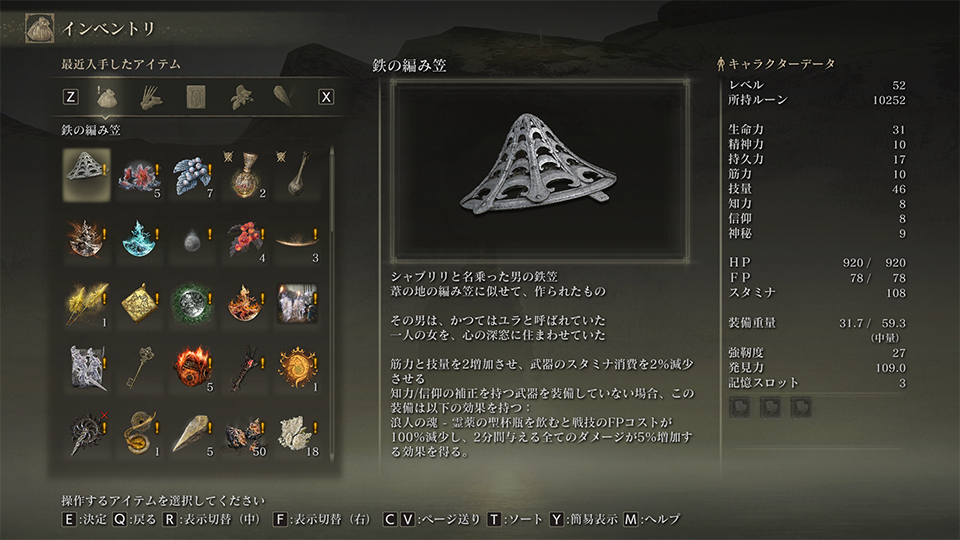Show the leaf herb category tab
Viewport: 960px width, 540px height.
point(240,97)
